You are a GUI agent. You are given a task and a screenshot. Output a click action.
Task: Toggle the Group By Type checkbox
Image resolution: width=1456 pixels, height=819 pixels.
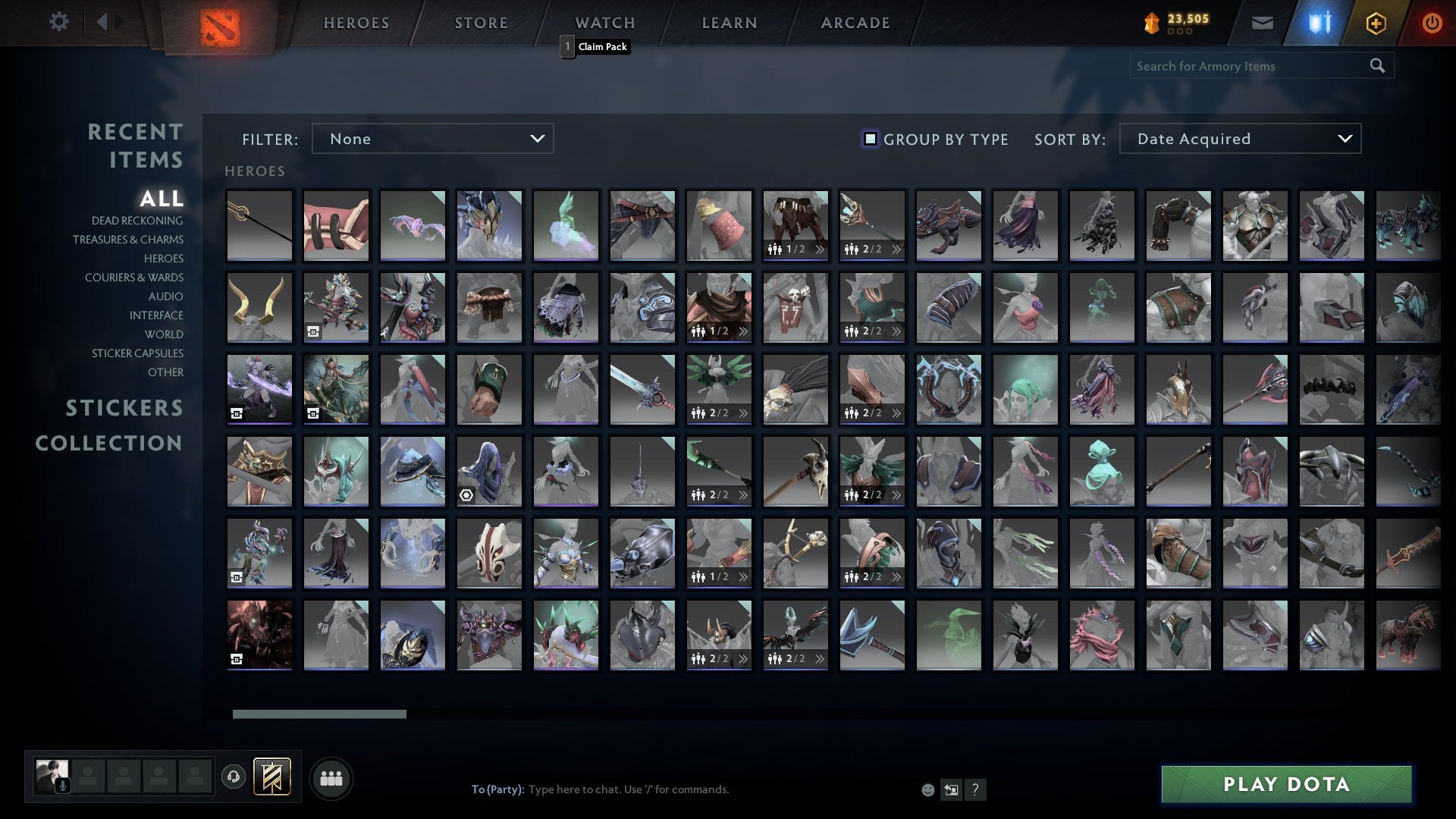tap(869, 139)
